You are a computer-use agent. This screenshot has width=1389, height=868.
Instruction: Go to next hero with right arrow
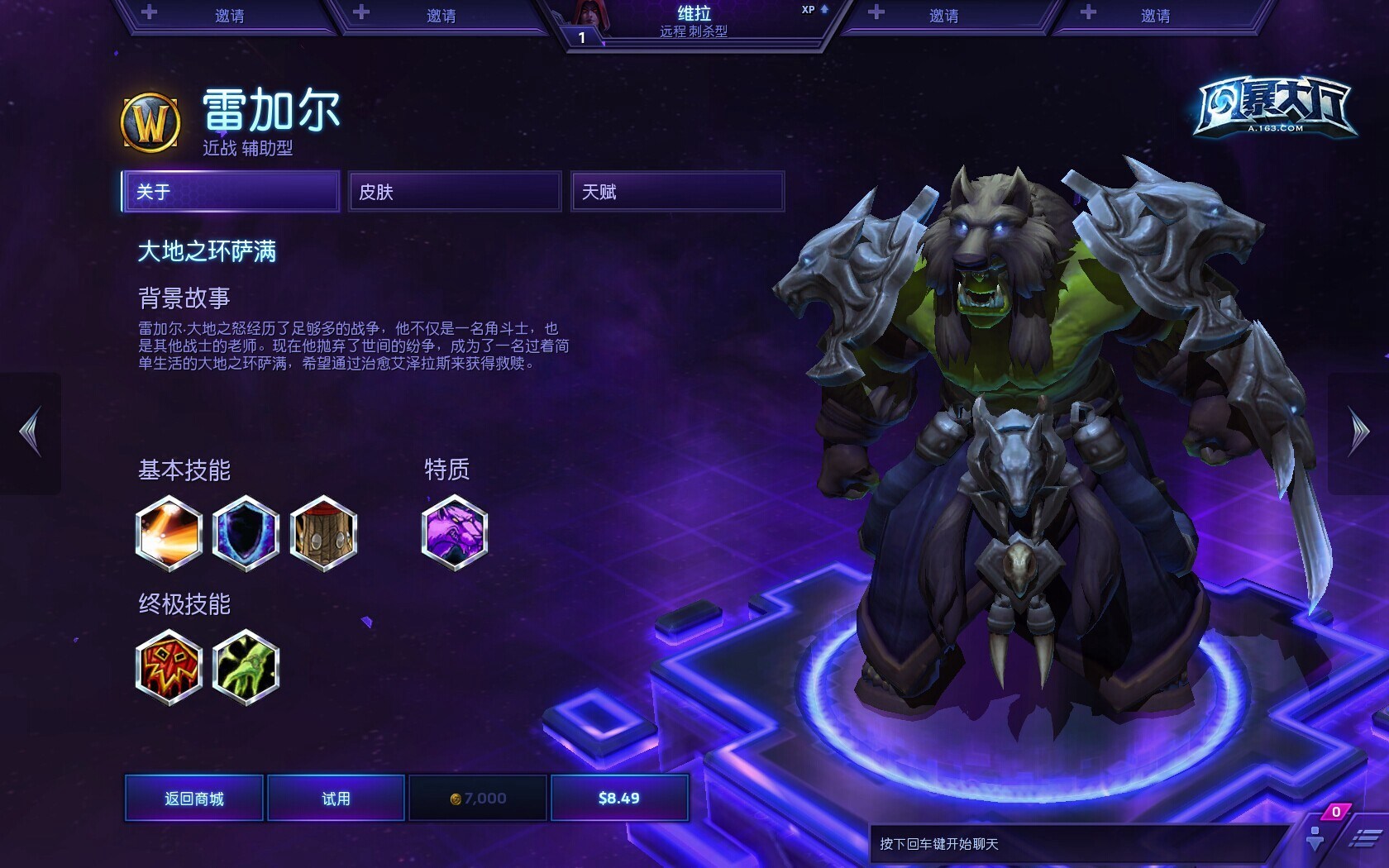click(x=1359, y=432)
